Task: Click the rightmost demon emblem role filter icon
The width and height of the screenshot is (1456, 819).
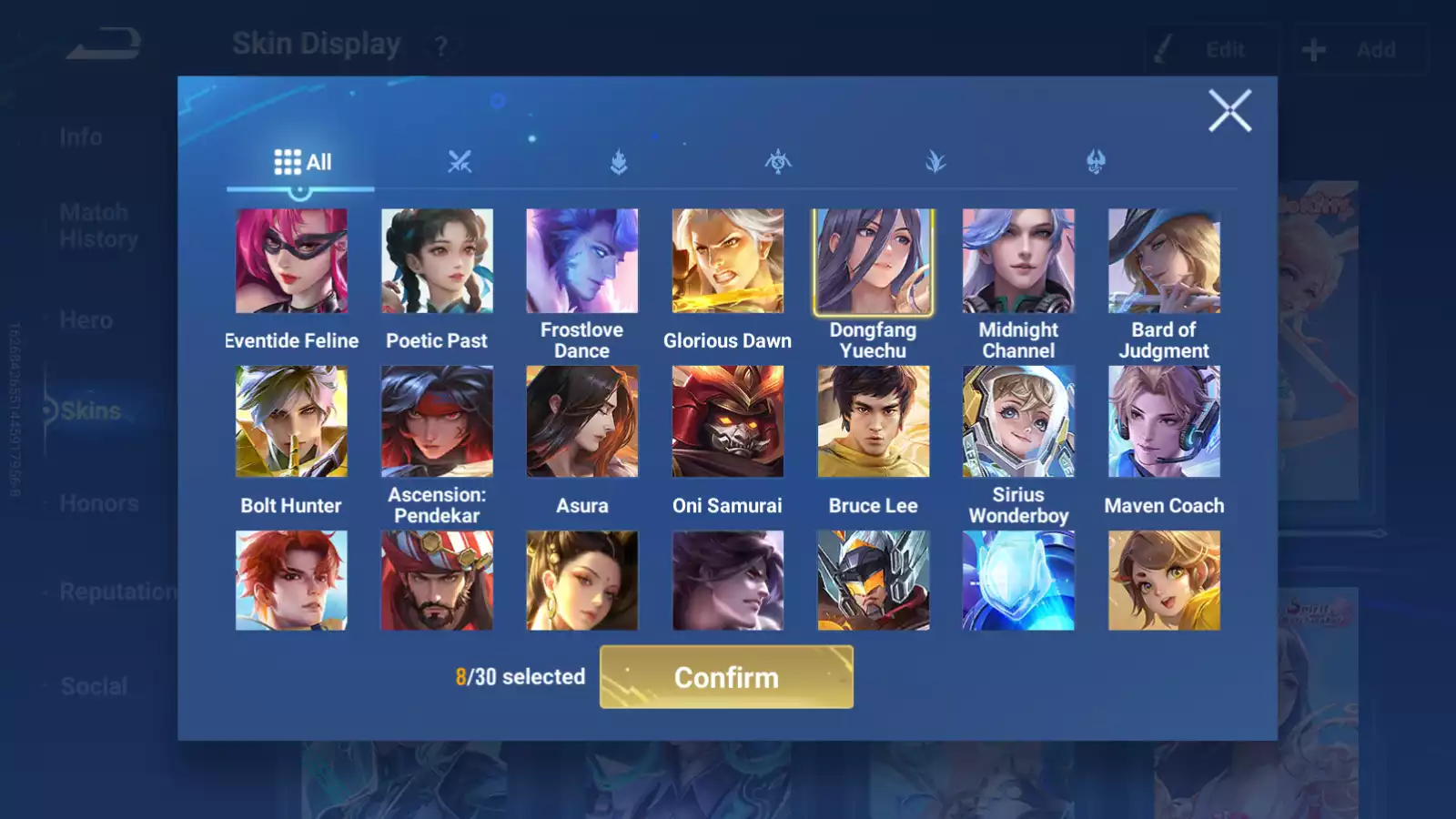Action: 1097,162
